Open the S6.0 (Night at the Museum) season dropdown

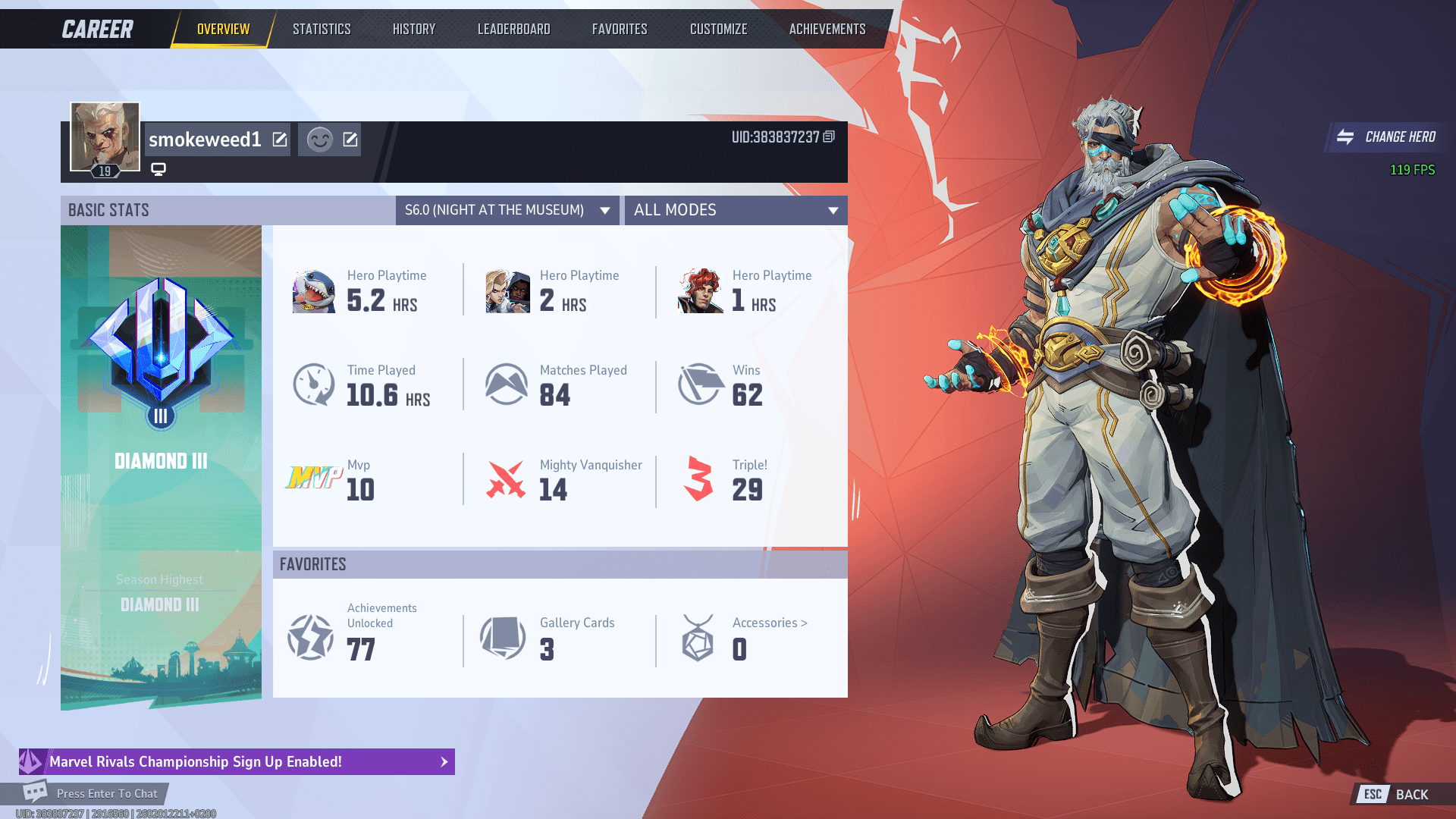point(507,210)
